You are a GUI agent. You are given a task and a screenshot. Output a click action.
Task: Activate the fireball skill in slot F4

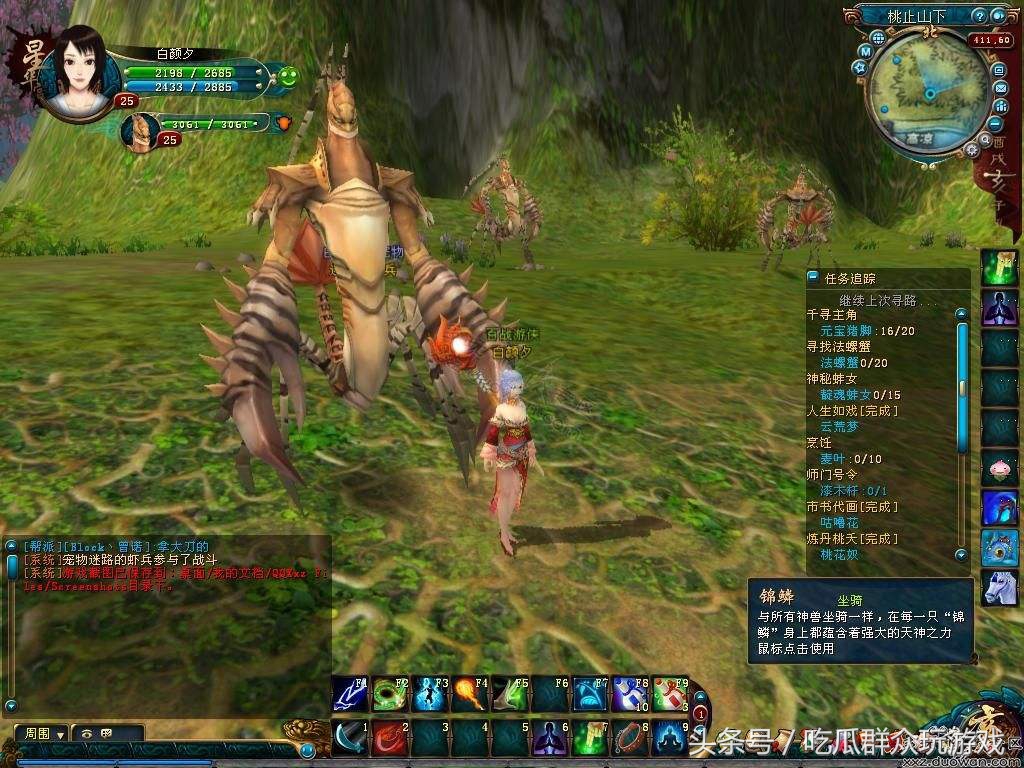(470, 693)
